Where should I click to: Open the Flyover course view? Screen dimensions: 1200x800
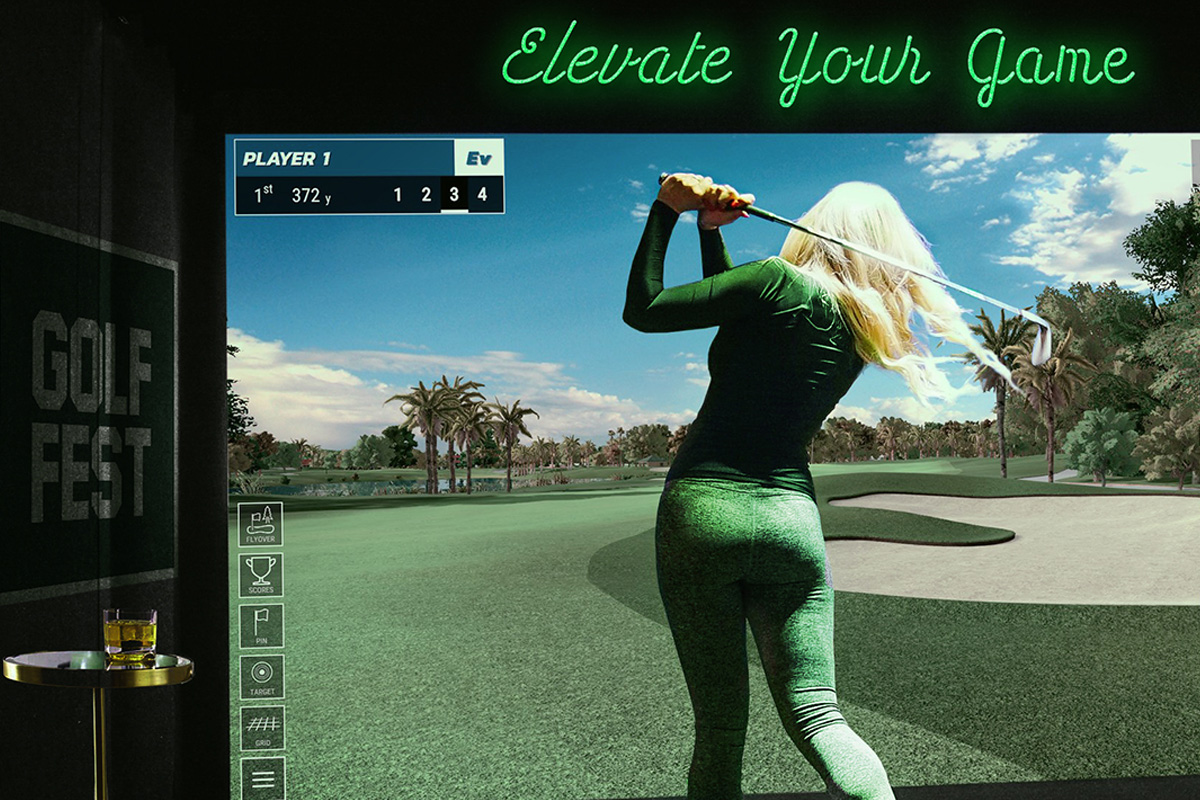pos(260,524)
